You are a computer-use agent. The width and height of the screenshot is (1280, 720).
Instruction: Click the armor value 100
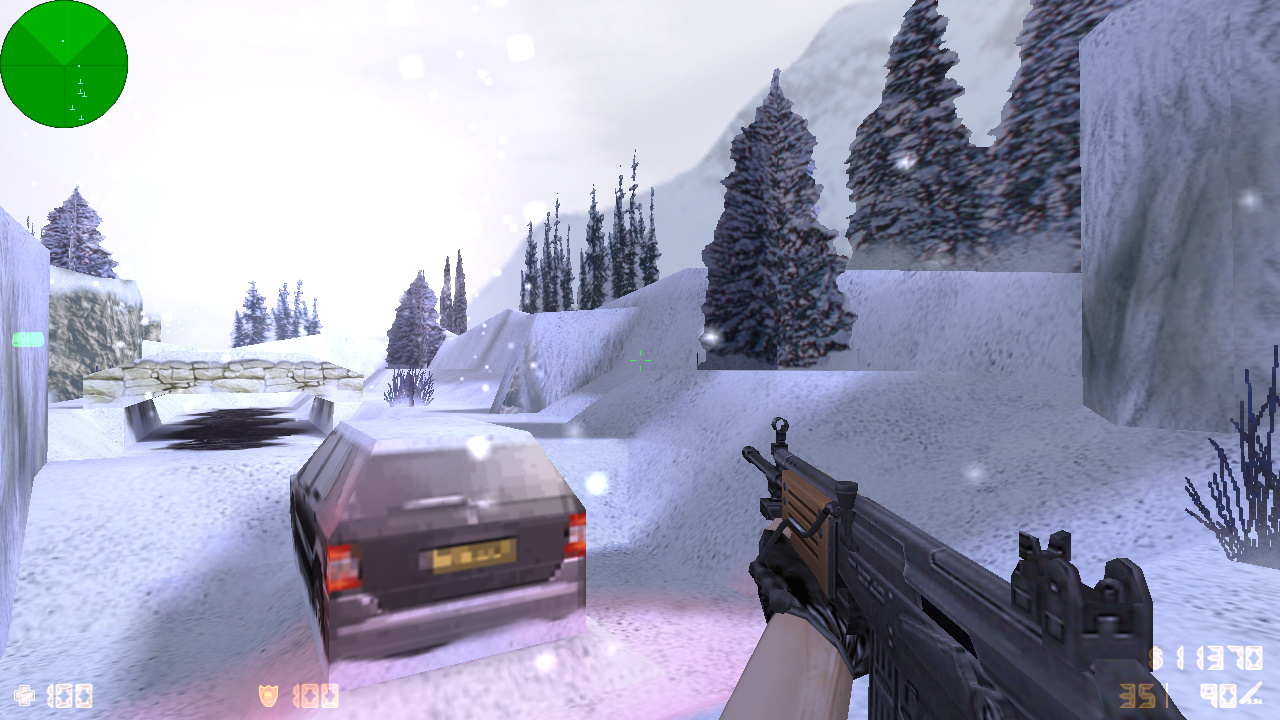[x=316, y=695]
